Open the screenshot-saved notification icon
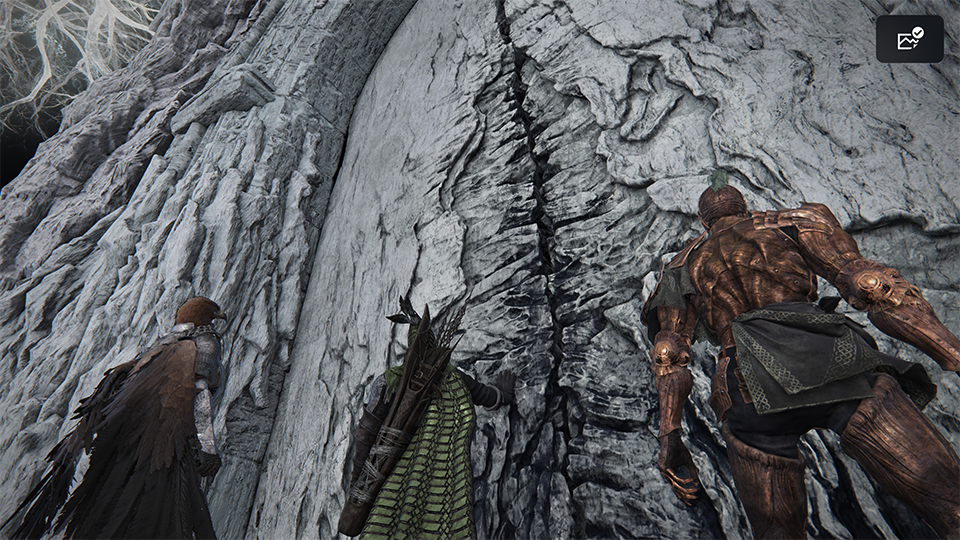 (x=909, y=39)
